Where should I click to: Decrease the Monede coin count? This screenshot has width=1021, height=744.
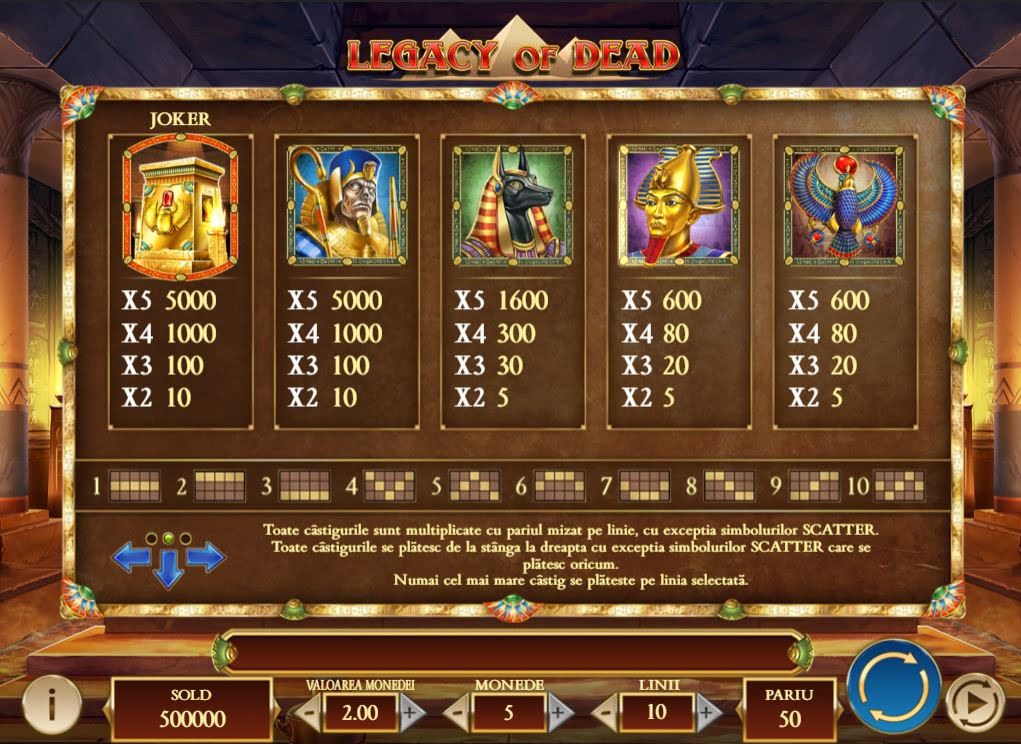click(457, 712)
